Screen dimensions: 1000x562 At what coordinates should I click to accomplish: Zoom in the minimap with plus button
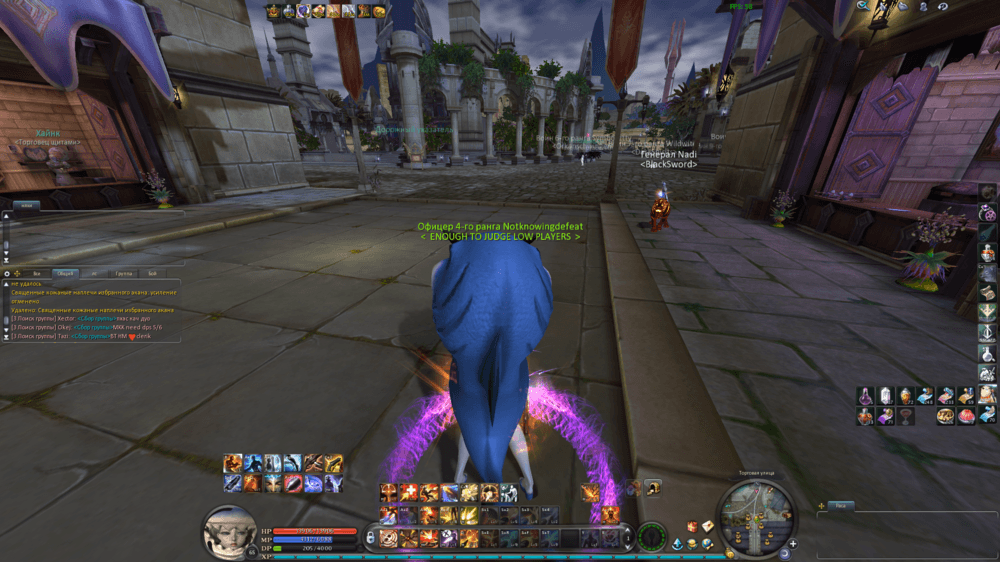(794, 543)
